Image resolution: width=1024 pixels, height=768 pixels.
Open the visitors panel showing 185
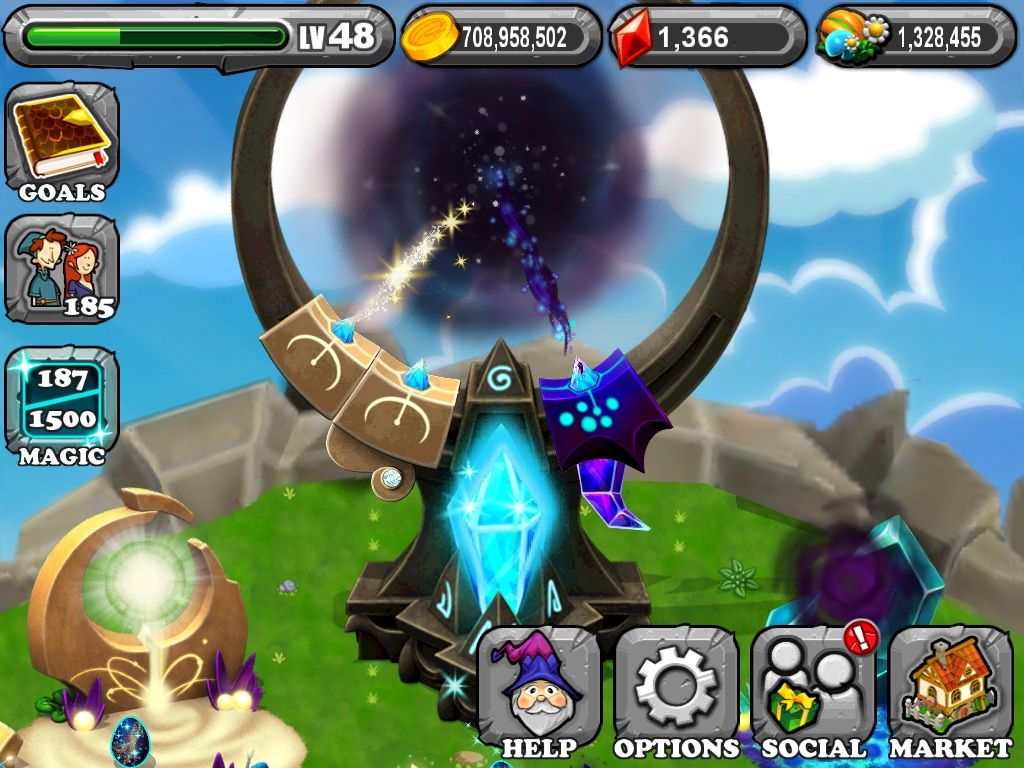[x=61, y=270]
